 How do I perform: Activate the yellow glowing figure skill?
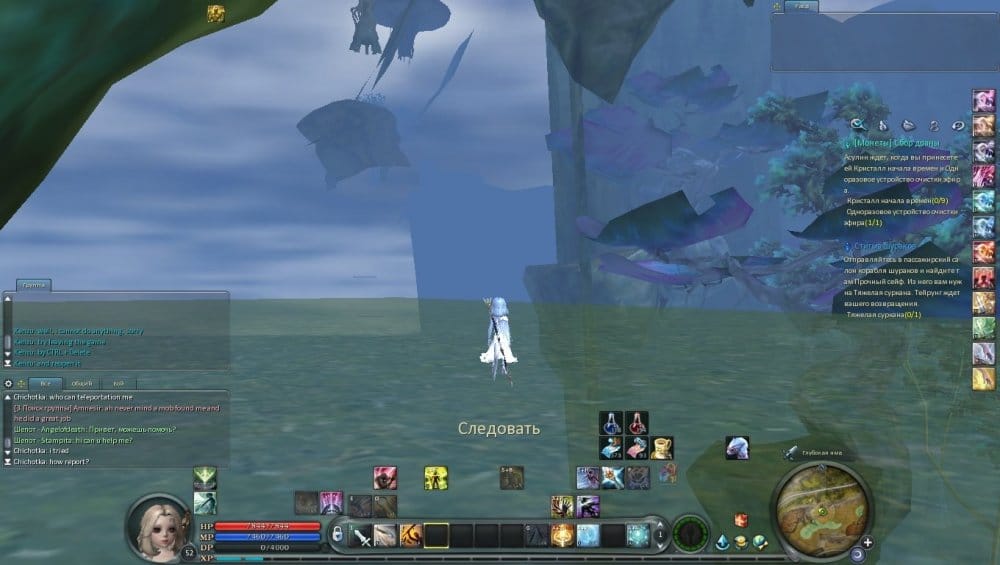click(435, 478)
